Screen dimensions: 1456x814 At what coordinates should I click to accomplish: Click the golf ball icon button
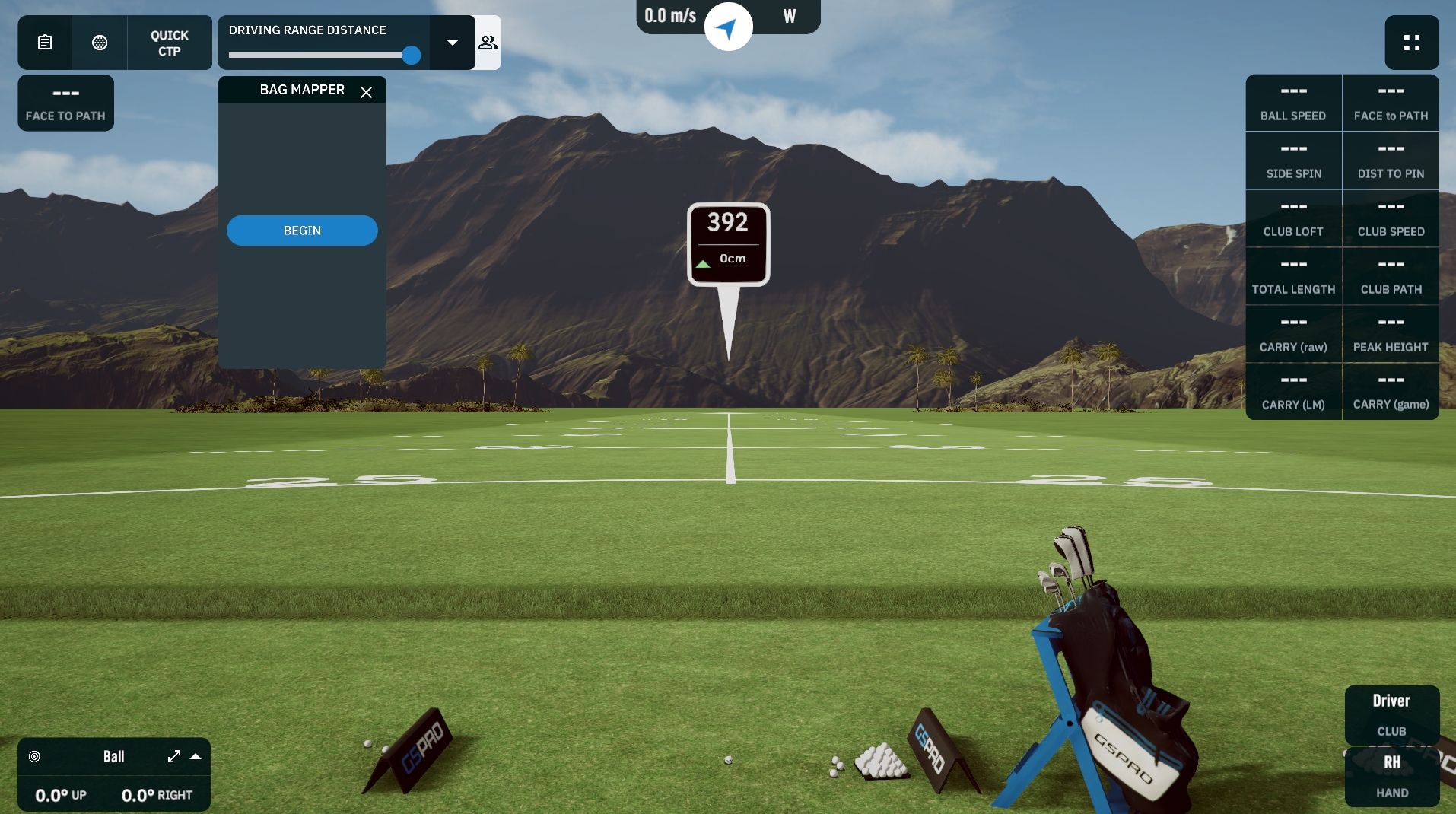pos(100,43)
